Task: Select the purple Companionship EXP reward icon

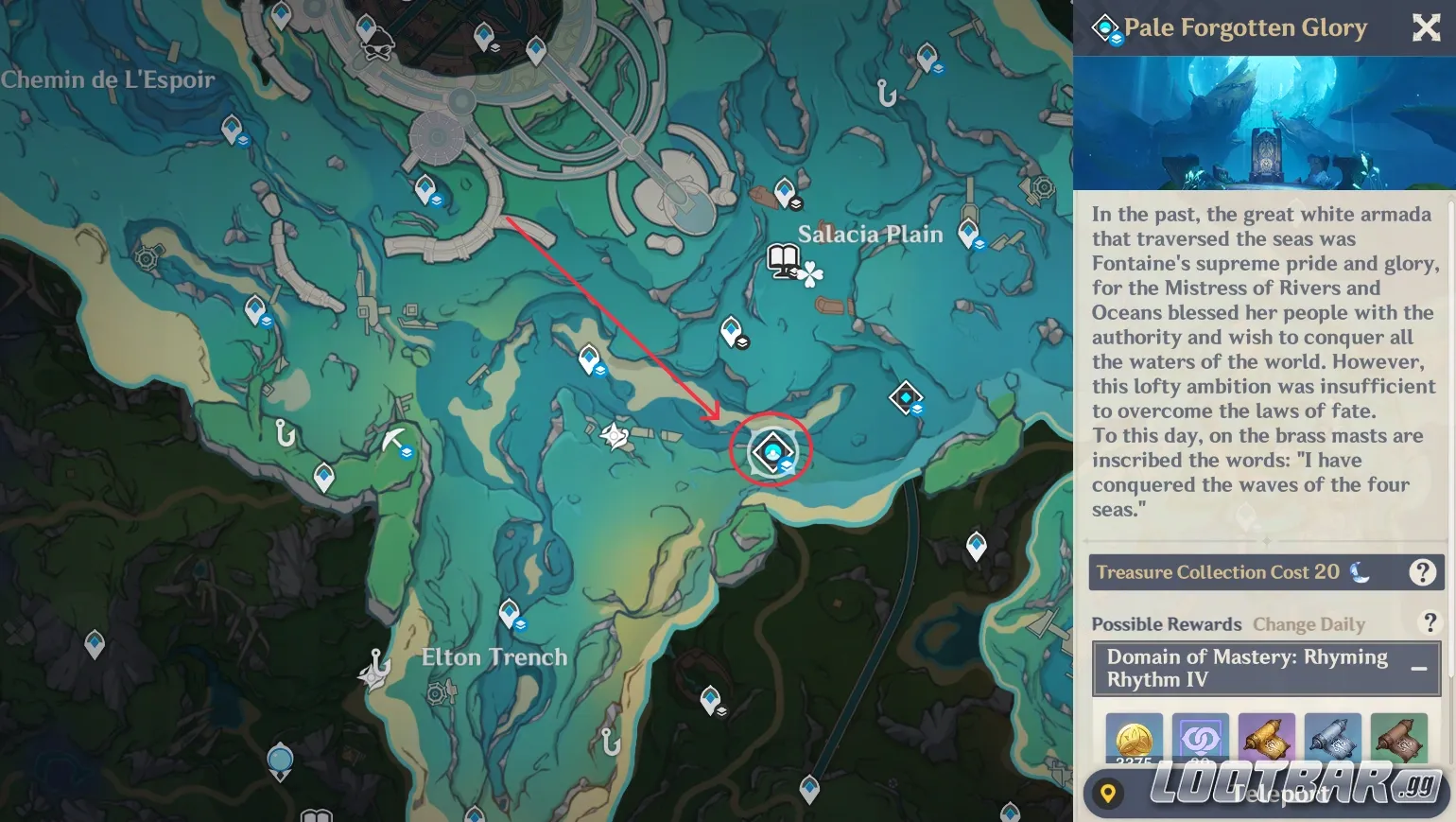Action: pos(1200,740)
